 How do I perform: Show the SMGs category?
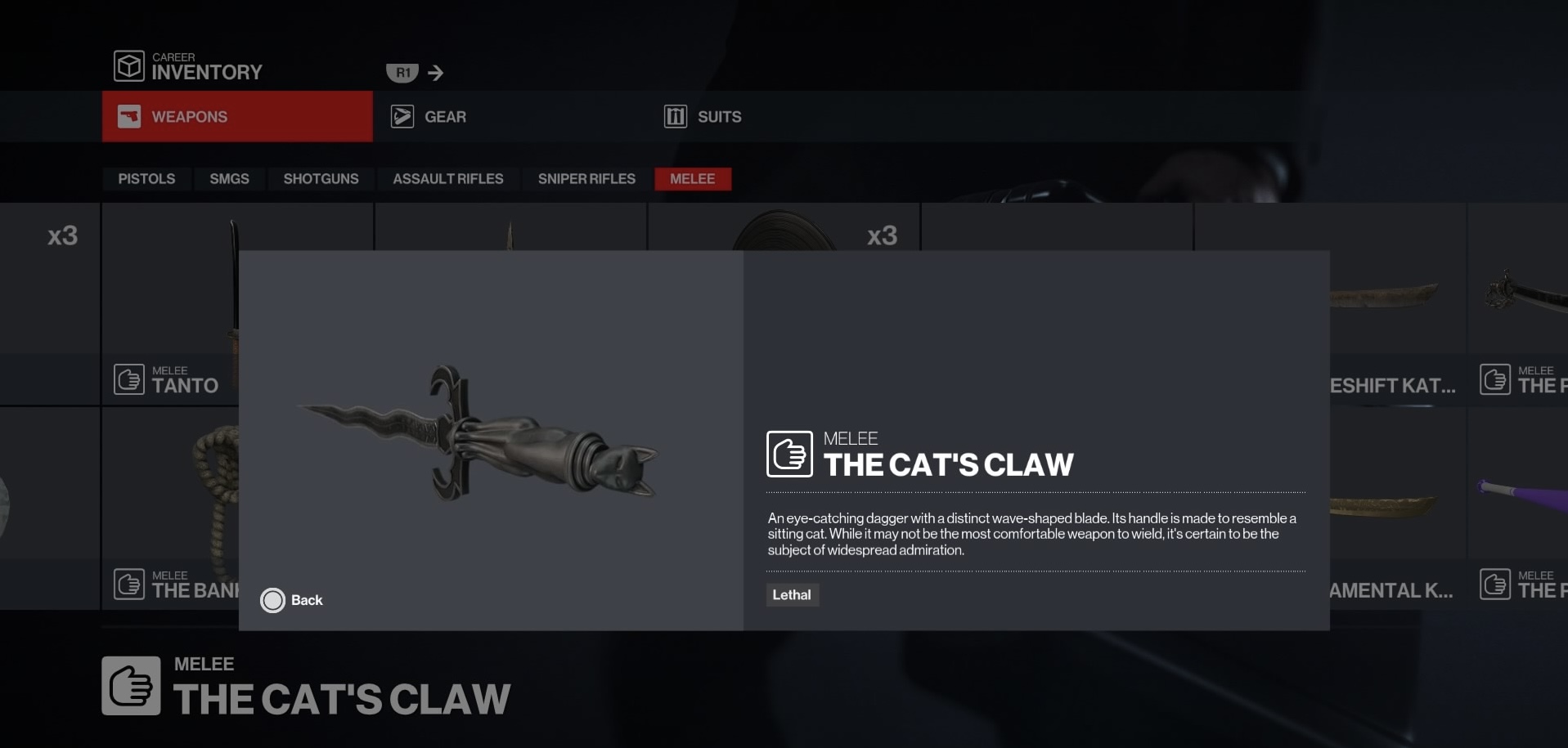[x=229, y=179]
